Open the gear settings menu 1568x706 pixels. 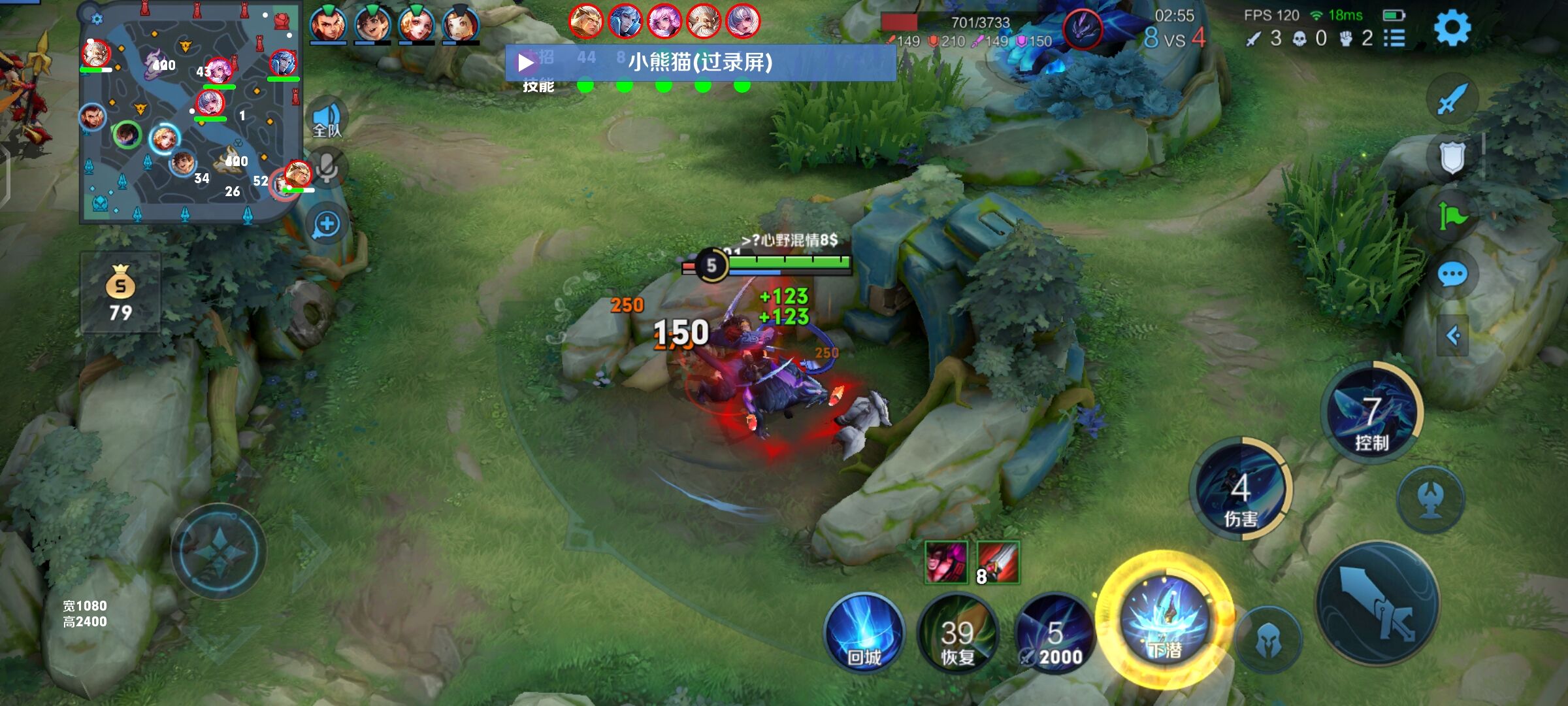coord(1452,27)
